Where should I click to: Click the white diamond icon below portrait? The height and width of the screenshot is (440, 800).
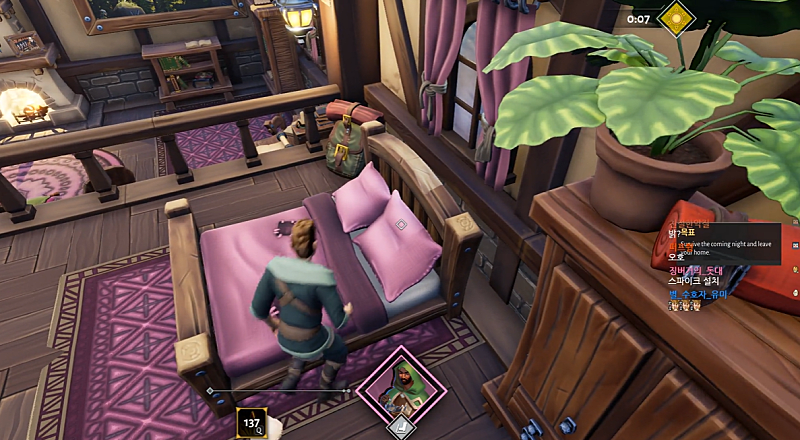[x=400, y=428]
